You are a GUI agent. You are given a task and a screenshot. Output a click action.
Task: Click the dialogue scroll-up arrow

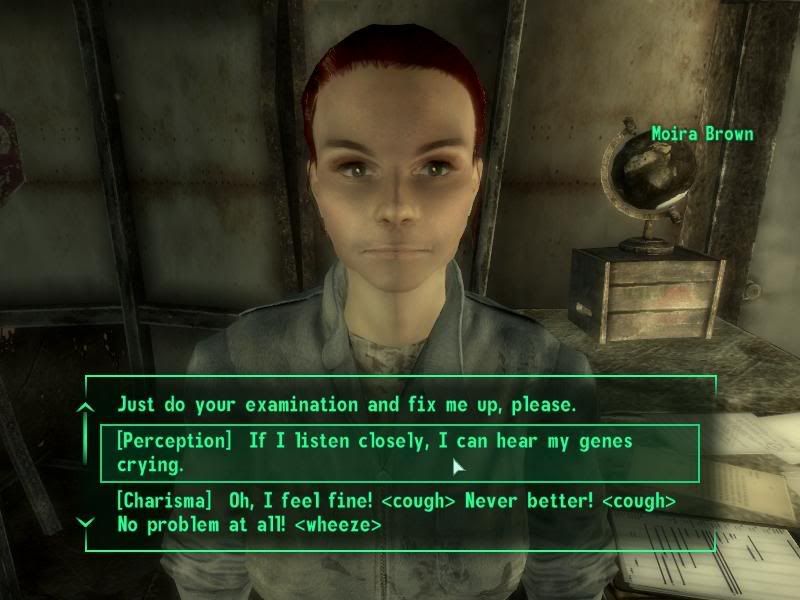[86, 407]
